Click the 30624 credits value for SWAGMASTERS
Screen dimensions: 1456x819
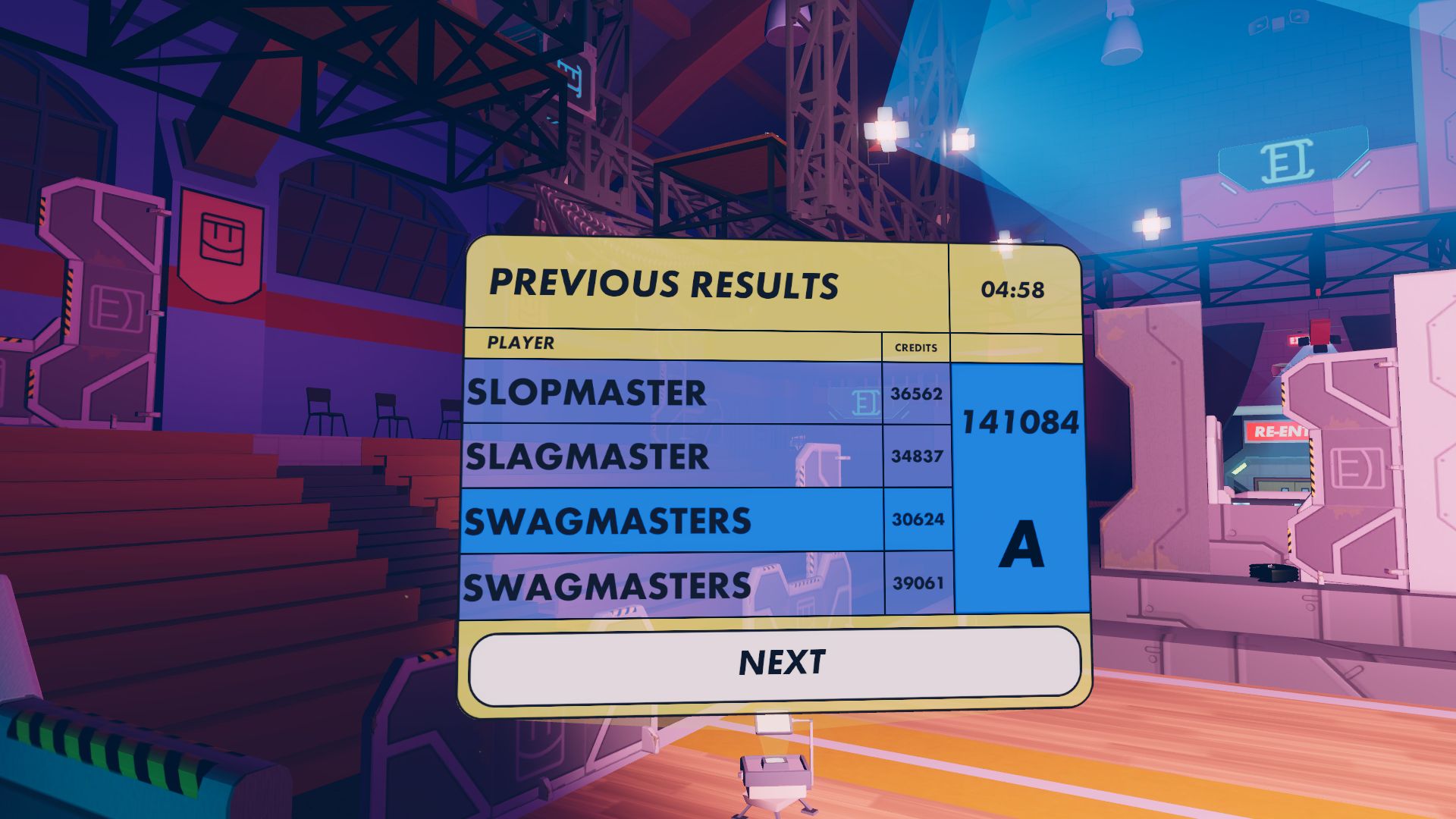tap(915, 520)
